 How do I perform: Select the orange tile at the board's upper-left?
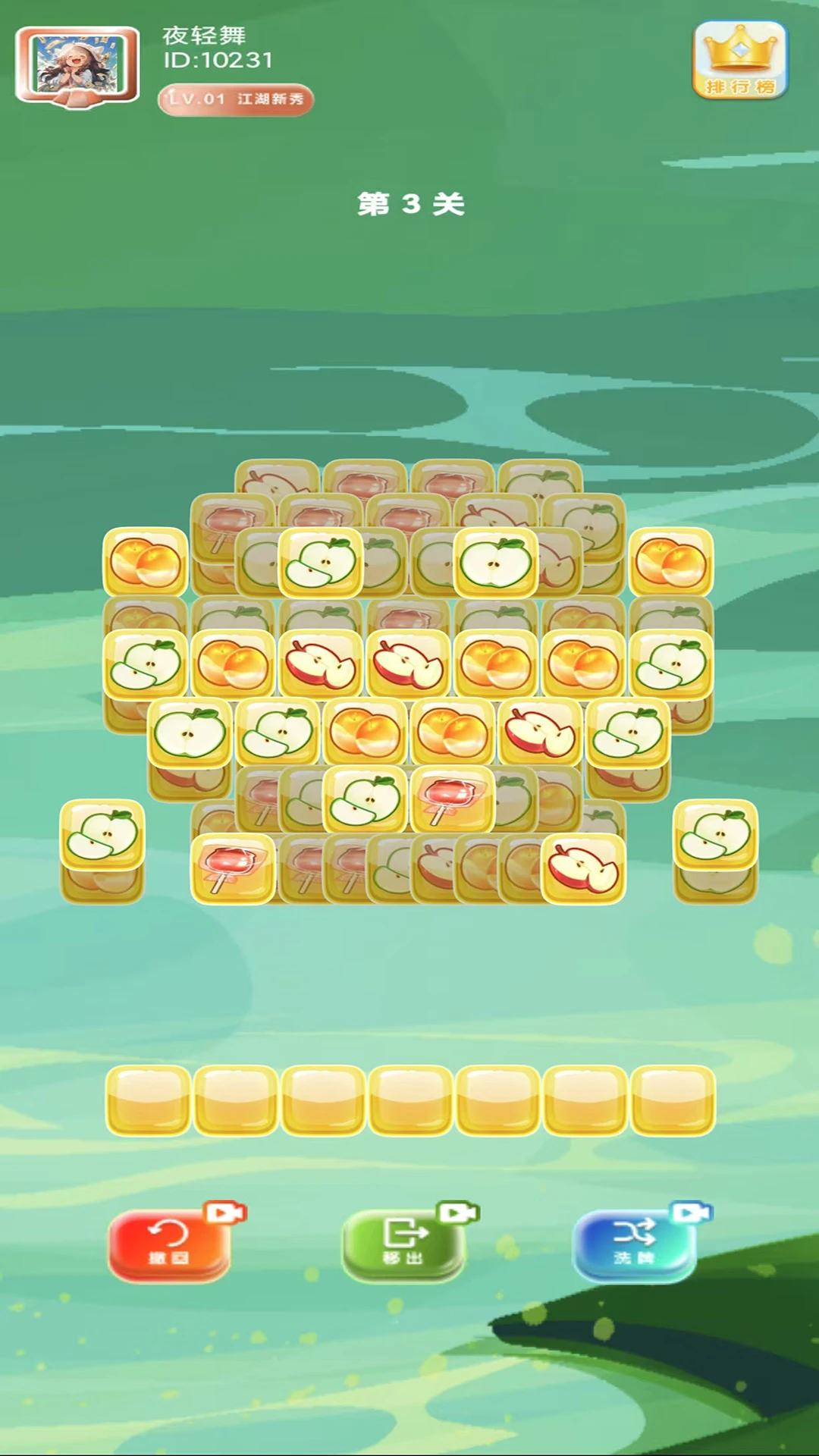(x=145, y=562)
